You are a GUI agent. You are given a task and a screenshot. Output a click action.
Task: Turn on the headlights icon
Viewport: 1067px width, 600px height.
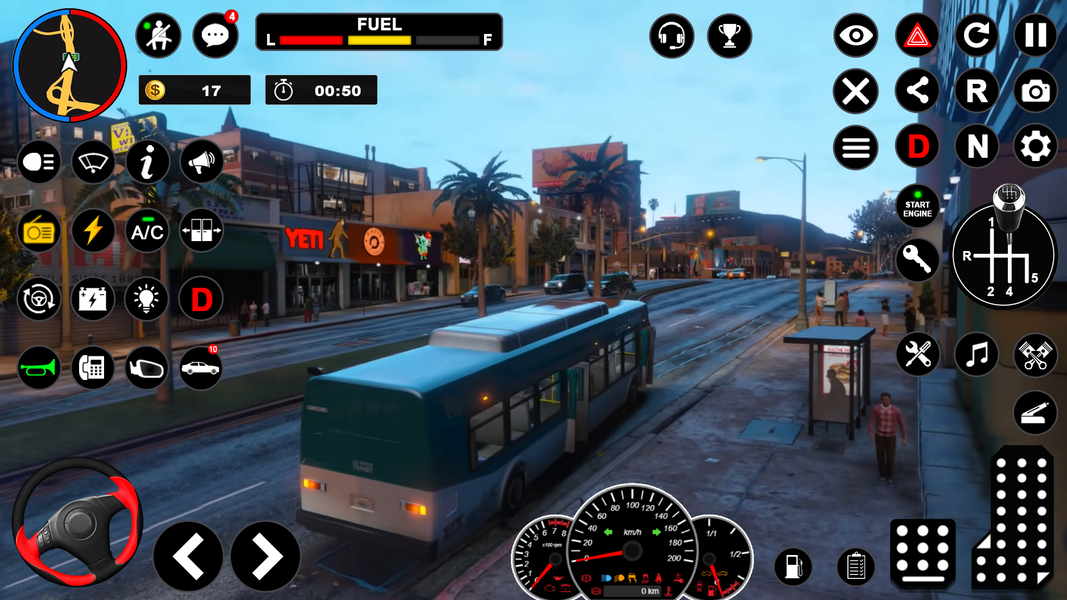click(39, 162)
